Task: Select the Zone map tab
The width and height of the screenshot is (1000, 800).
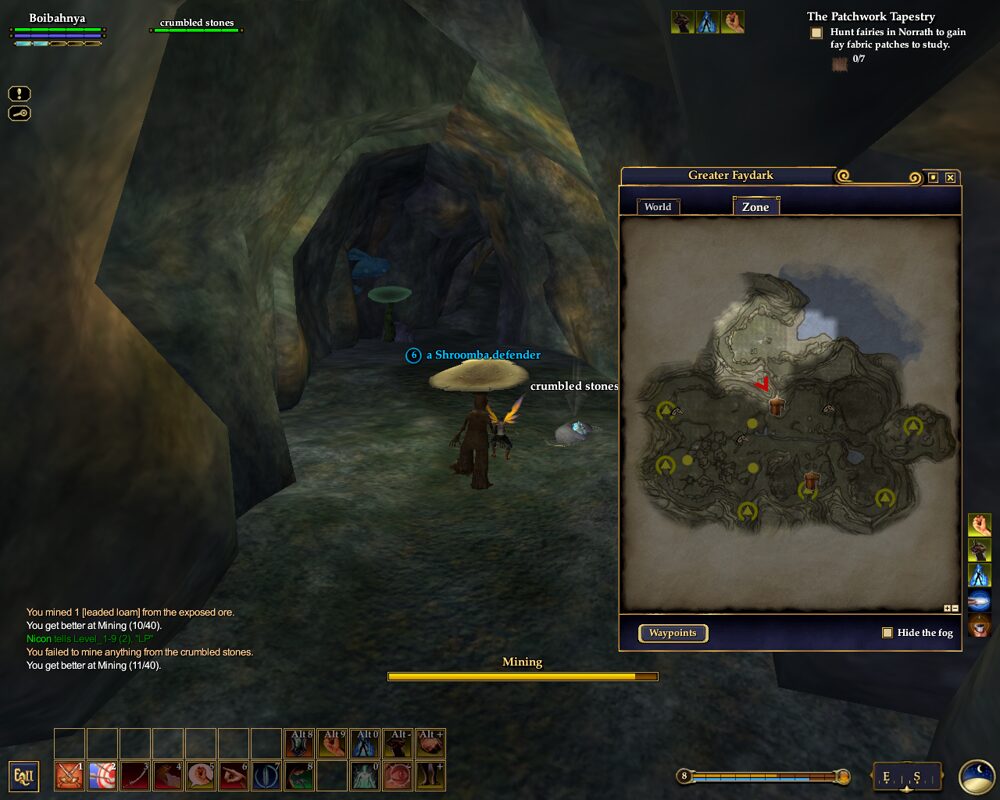Action: point(755,207)
